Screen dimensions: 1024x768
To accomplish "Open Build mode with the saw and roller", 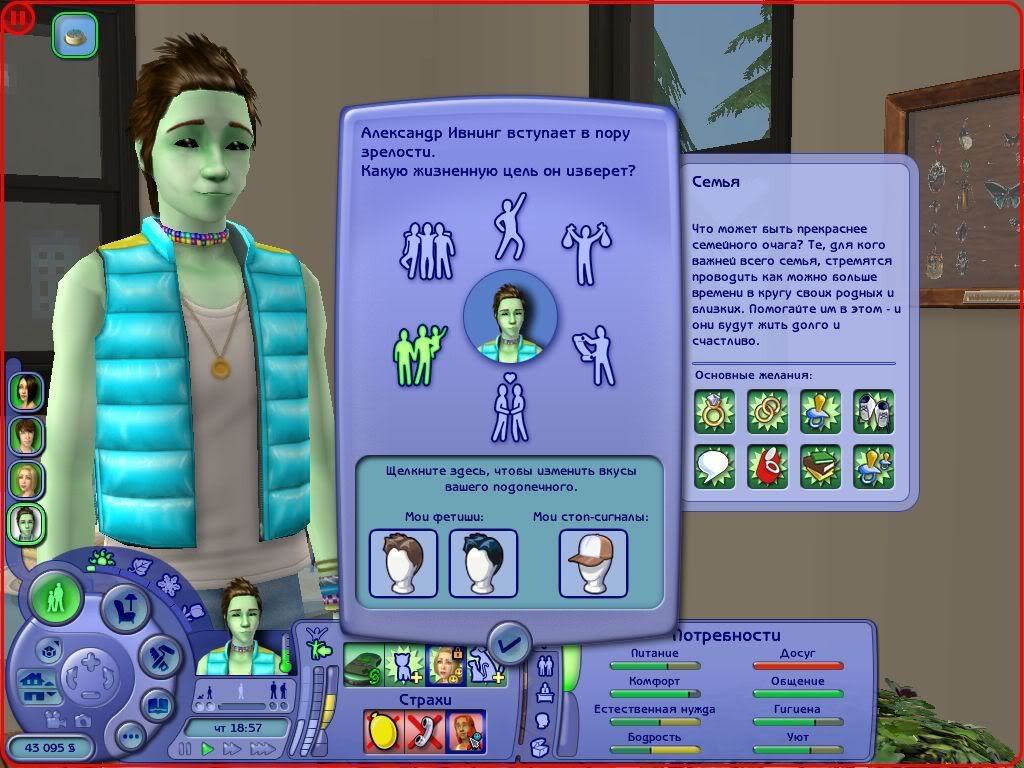I will point(158,656).
